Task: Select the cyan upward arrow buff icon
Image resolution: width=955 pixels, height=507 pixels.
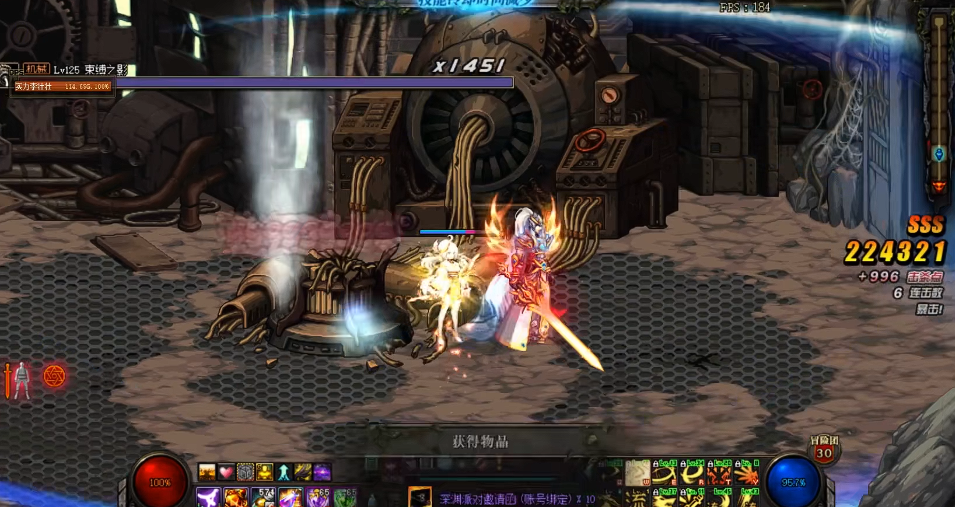Action: [284, 472]
